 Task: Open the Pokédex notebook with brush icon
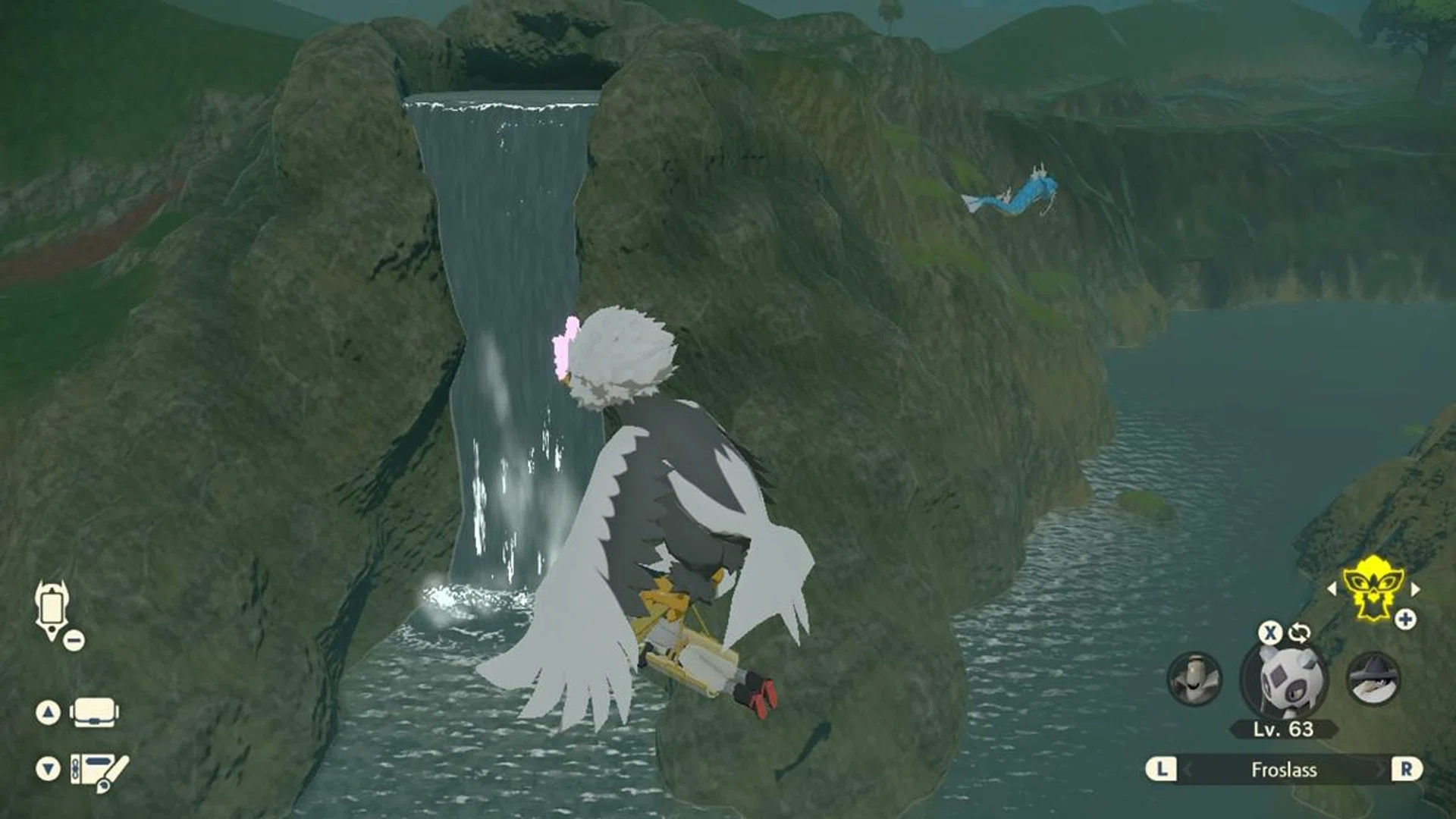99,770
